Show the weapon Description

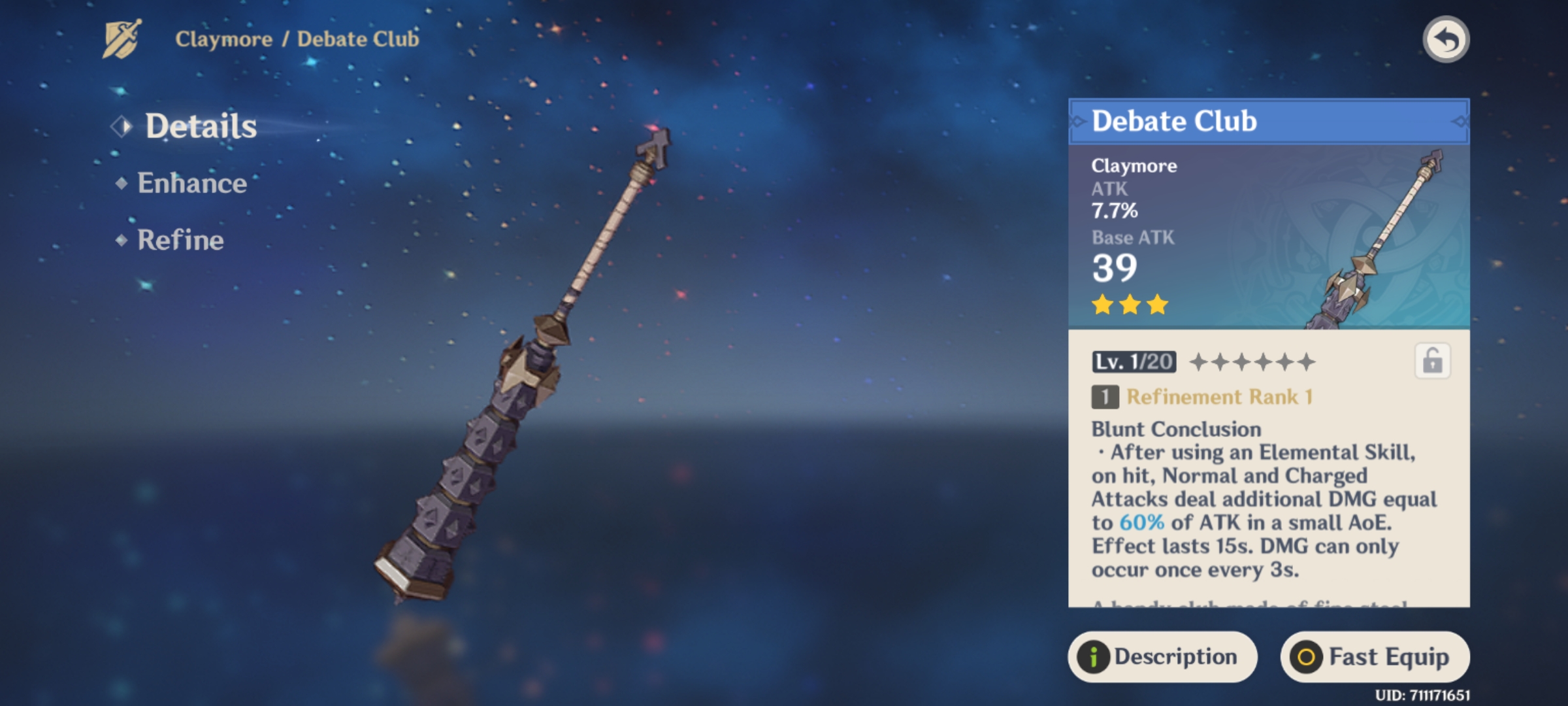[x=1162, y=656]
